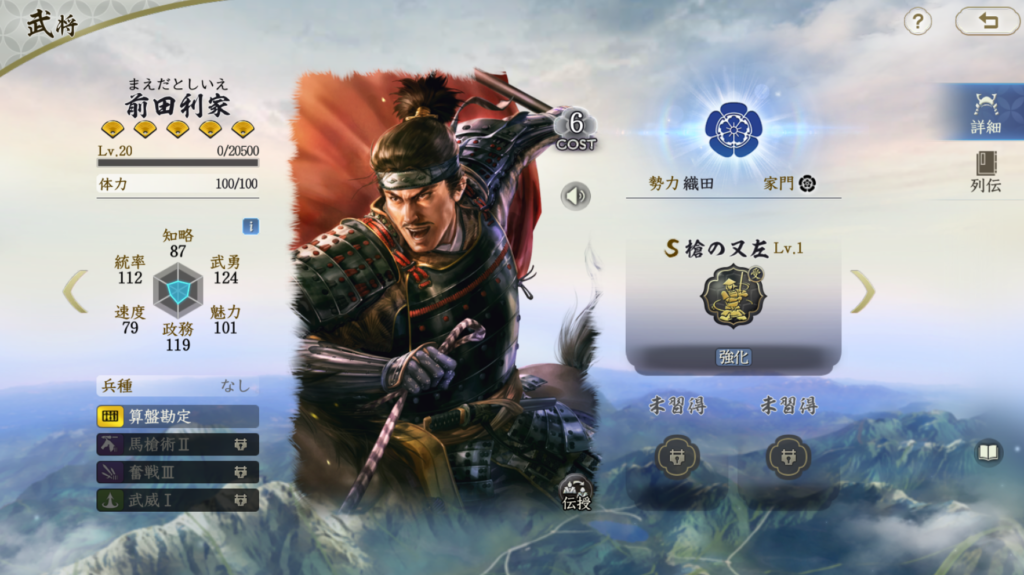Click the 強化 enhance button

click(733, 357)
